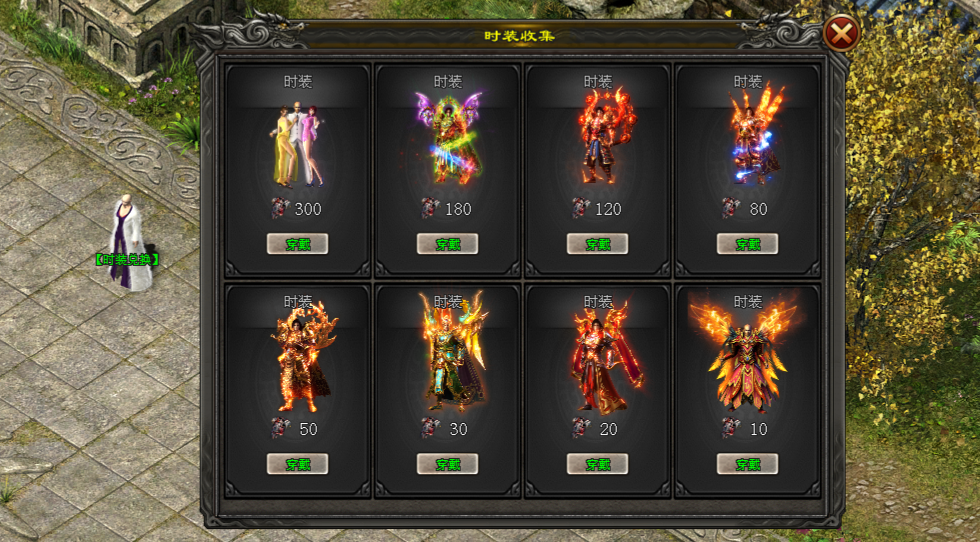Wear the costume priced at 50

(297, 464)
